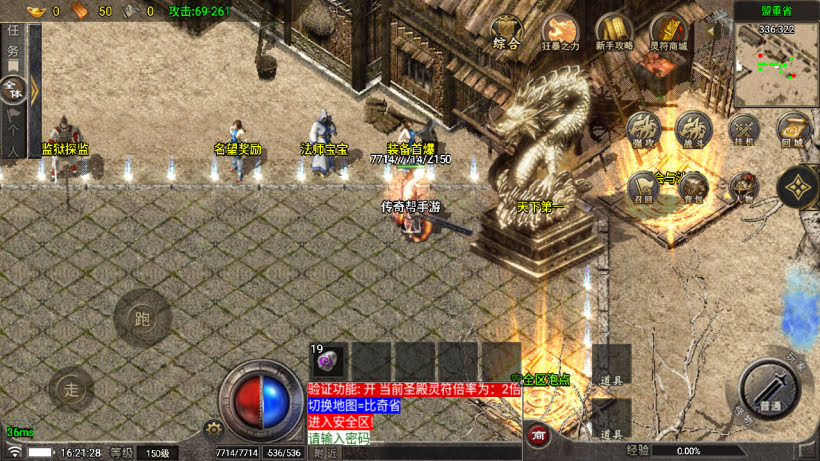Click the red 商 shop button
The width and height of the screenshot is (820, 461).
(538, 435)
